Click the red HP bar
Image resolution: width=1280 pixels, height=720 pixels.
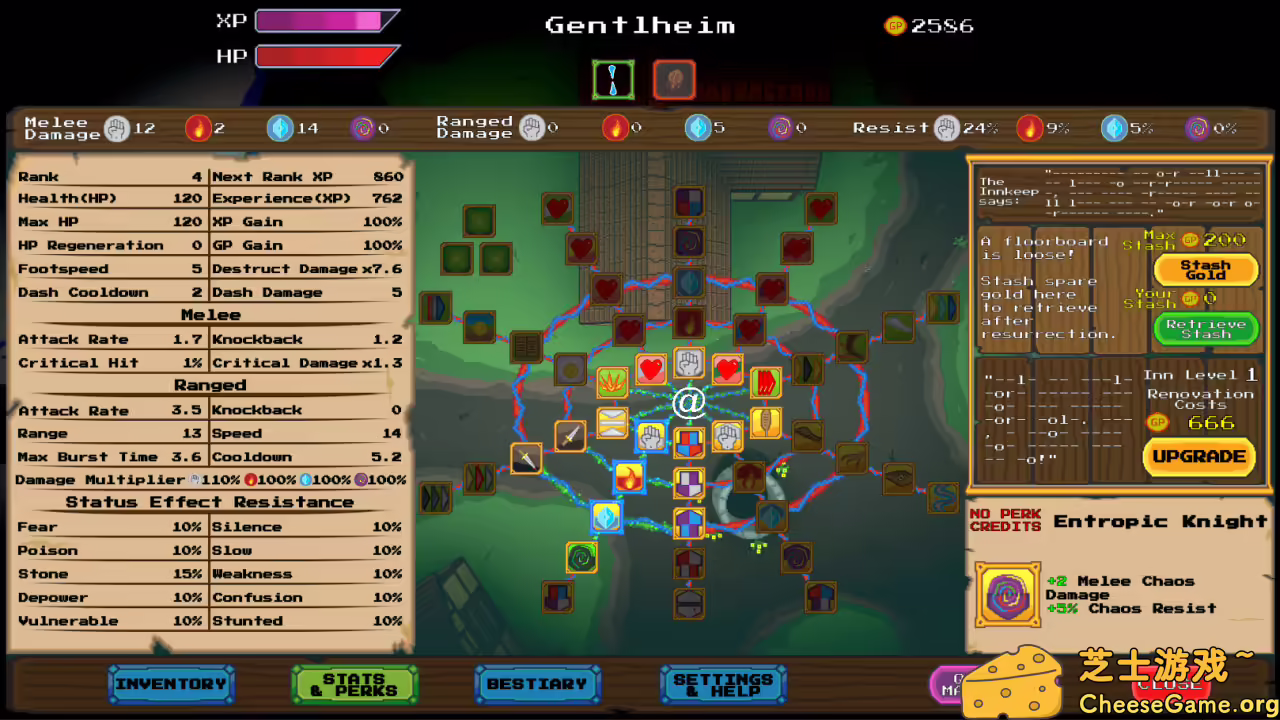click(322, 57)
